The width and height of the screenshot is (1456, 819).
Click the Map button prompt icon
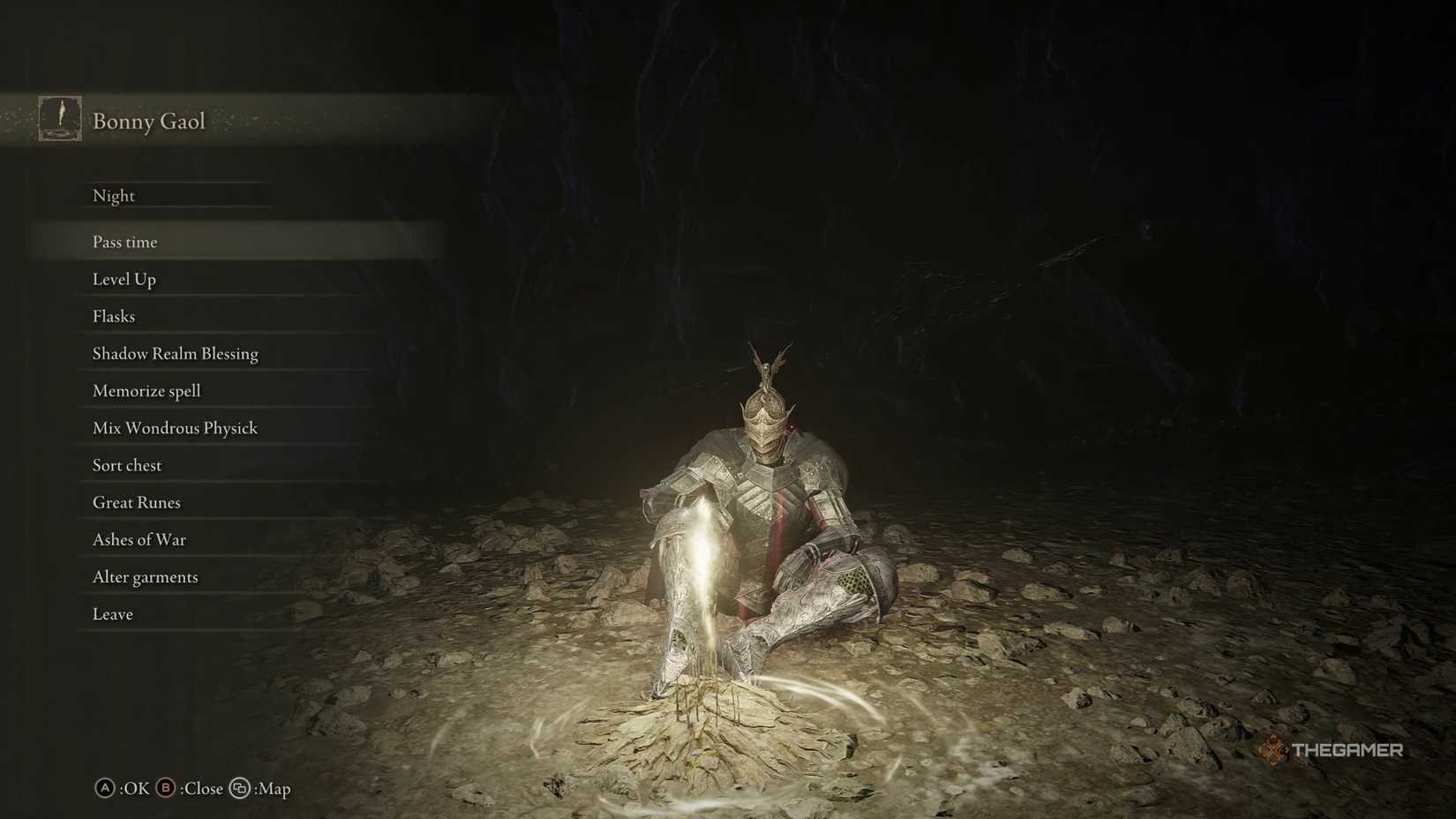coord(240,789)
